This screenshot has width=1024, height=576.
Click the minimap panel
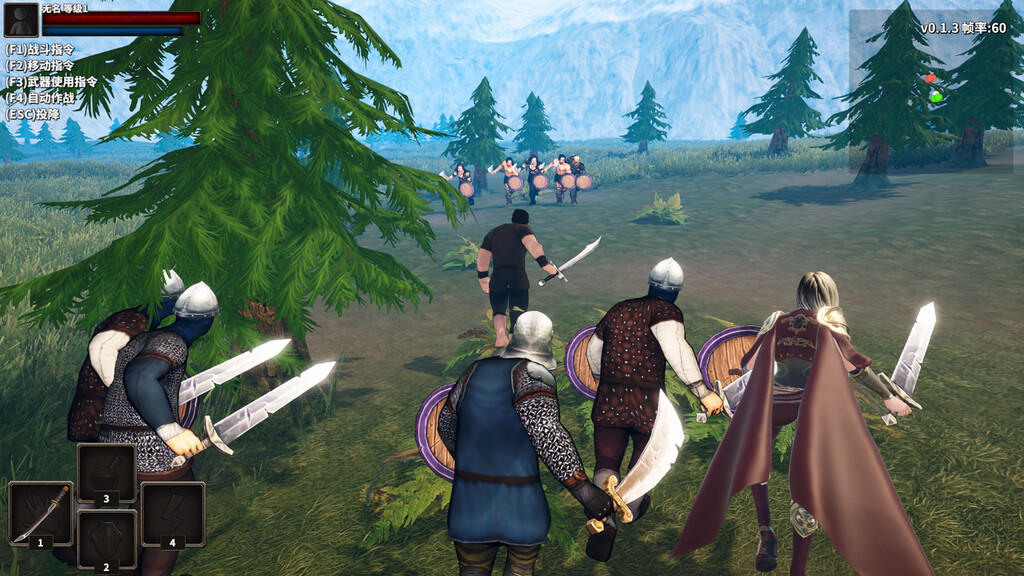click(x=934, y=90)
